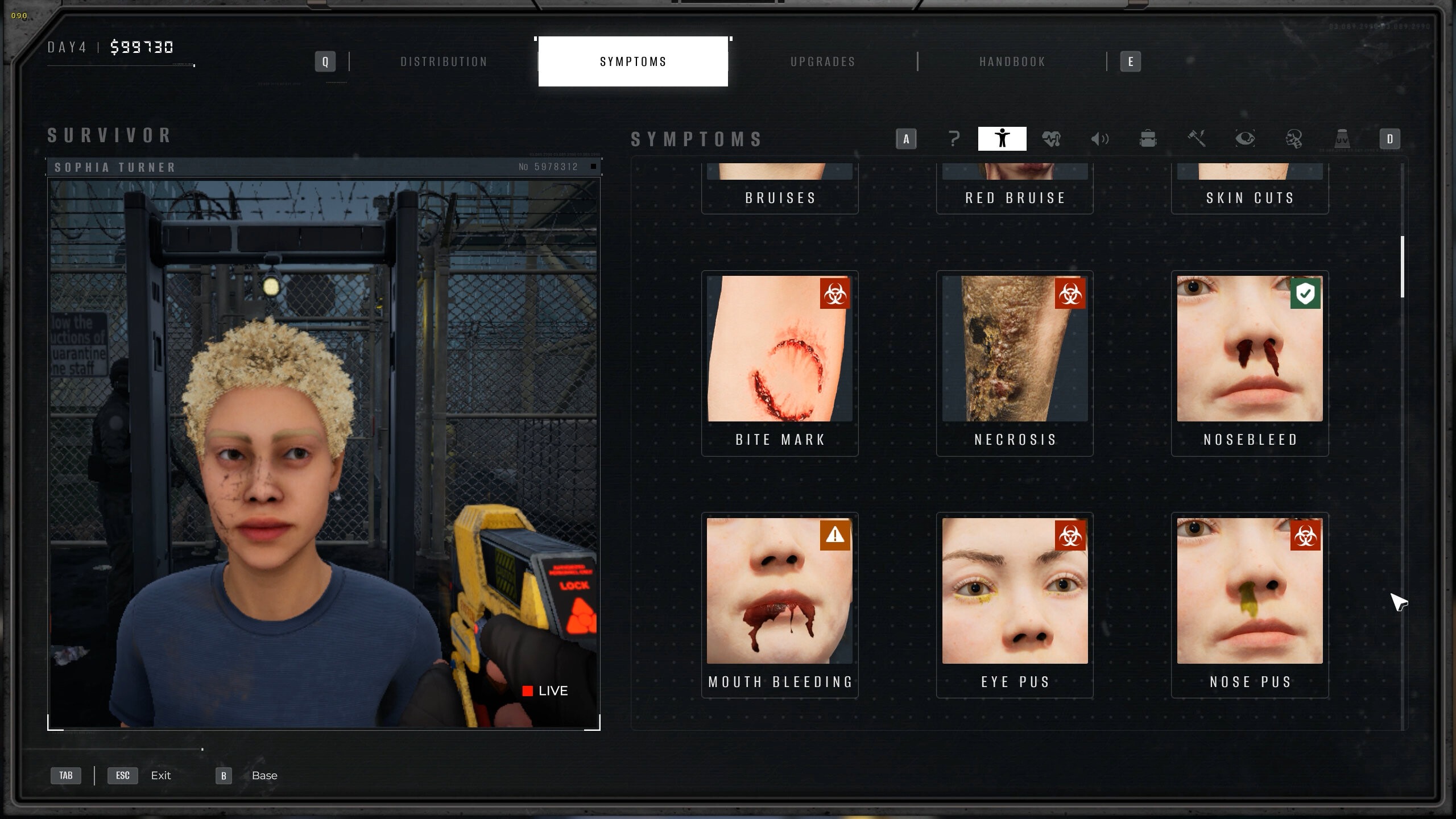Select the skull x-ray symptom category
The height and width of the screenshot is (819, 1456).
pos(1293,139)
